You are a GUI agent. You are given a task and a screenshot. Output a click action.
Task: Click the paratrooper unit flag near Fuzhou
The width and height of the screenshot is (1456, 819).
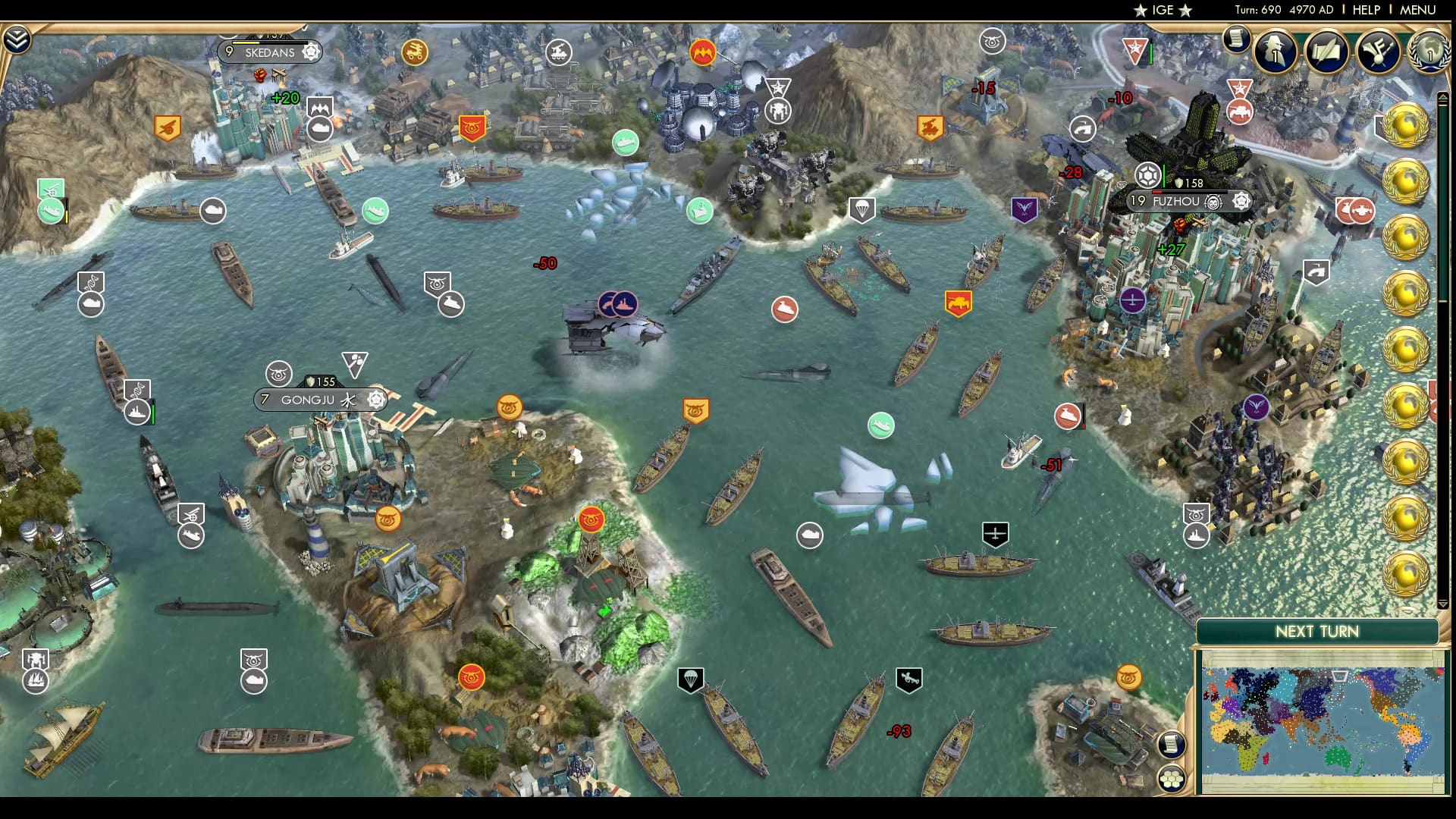coord(862,210)
